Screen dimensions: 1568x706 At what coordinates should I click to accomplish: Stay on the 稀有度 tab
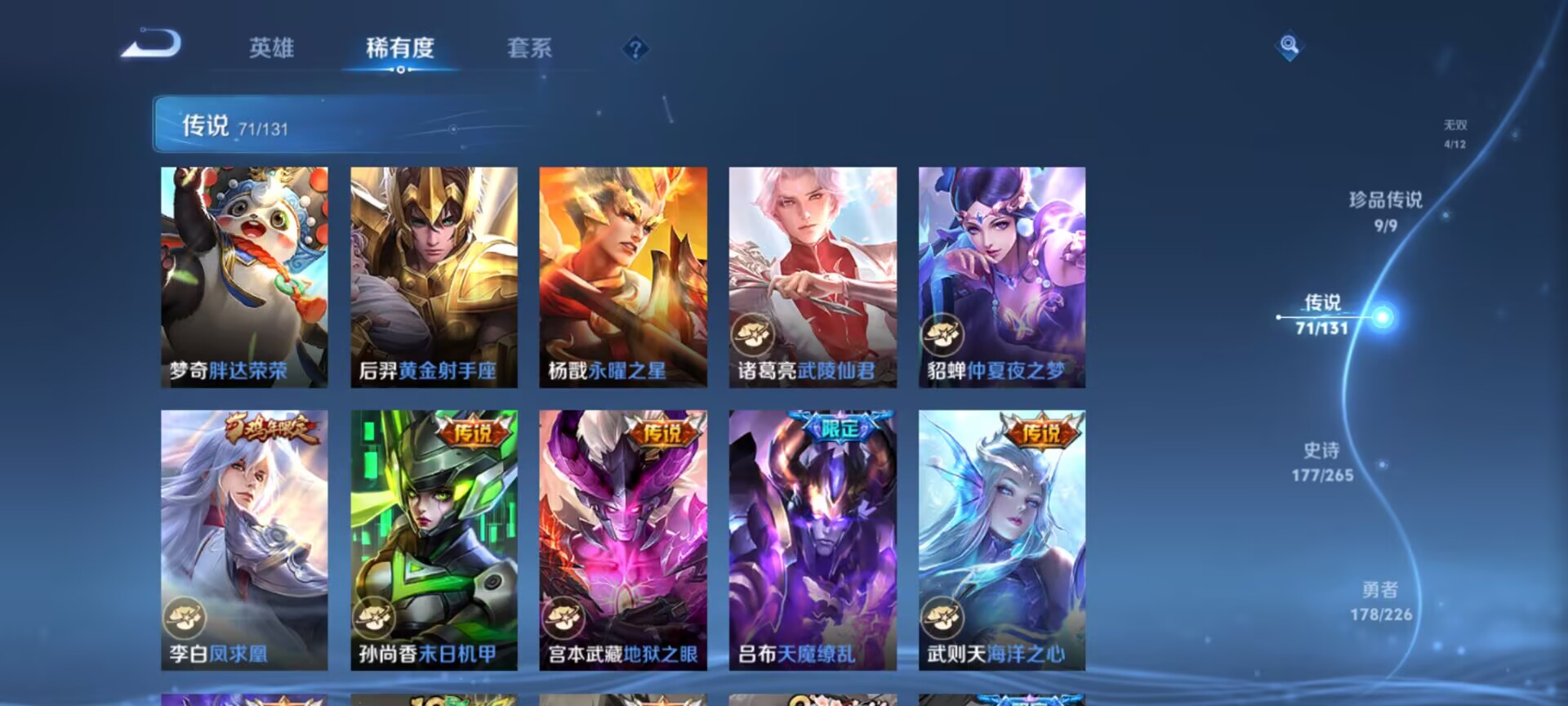399,49
